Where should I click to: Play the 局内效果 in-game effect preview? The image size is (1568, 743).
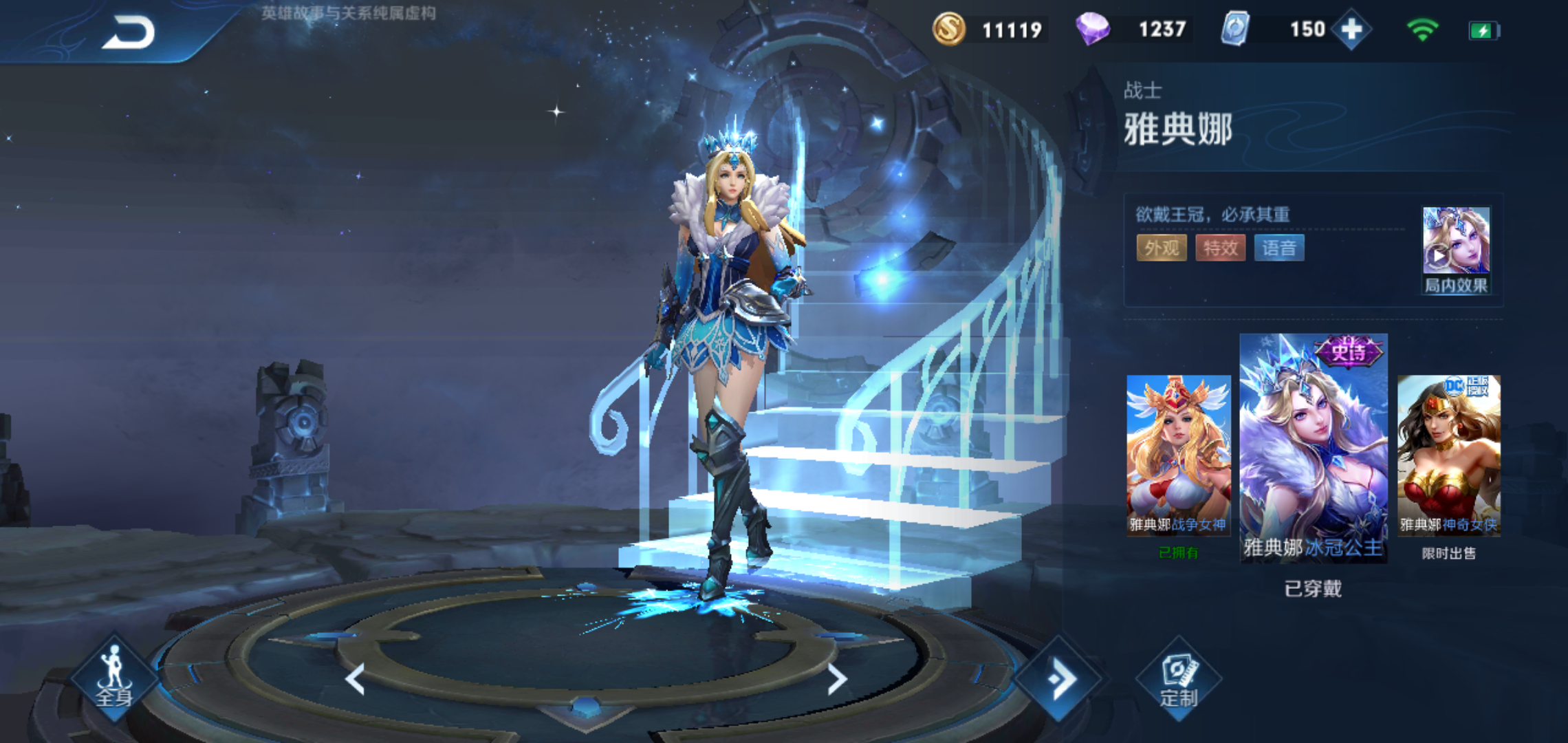click(1455, 250)
